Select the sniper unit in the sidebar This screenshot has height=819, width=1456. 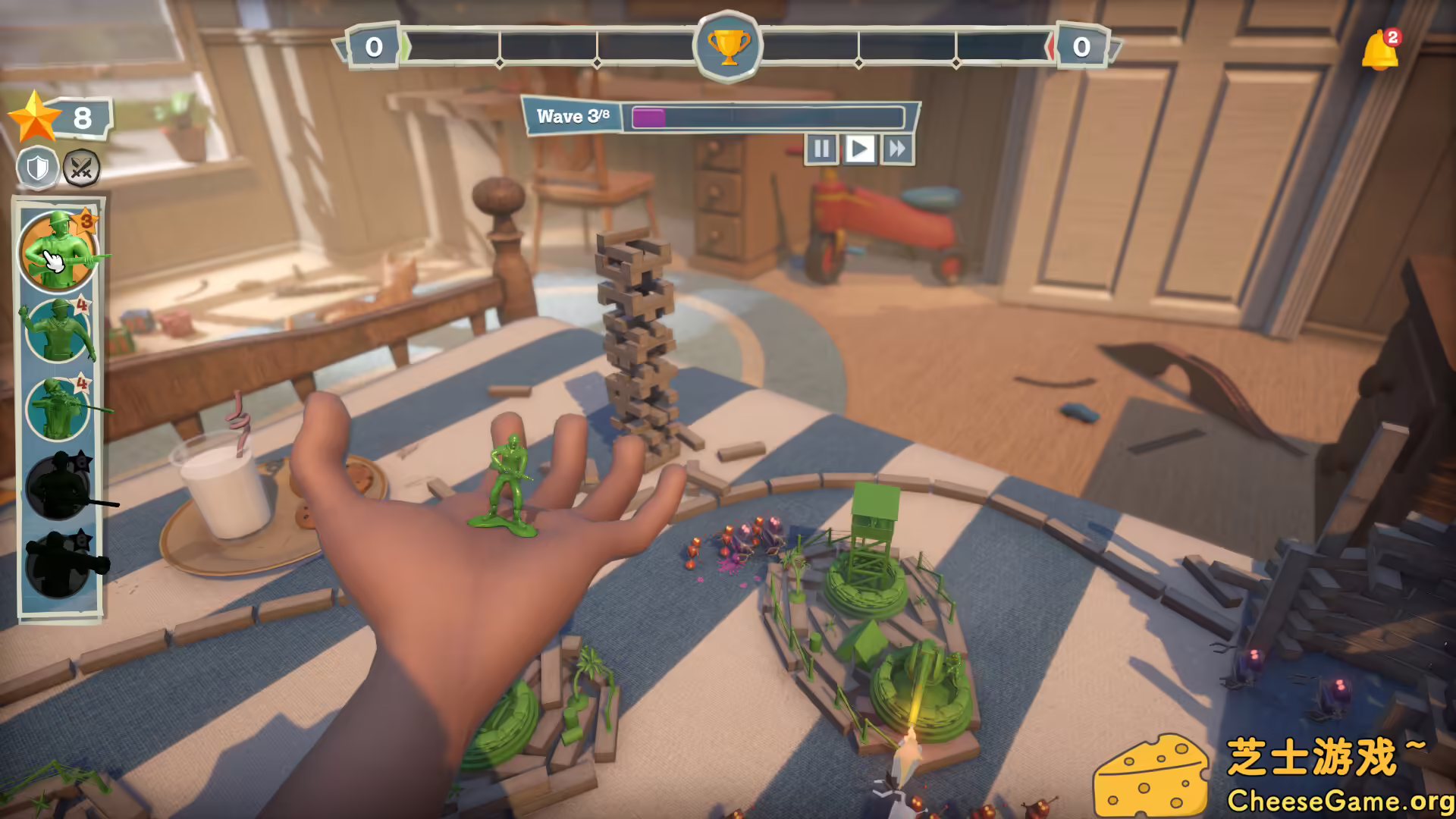(x=59, y=409)
